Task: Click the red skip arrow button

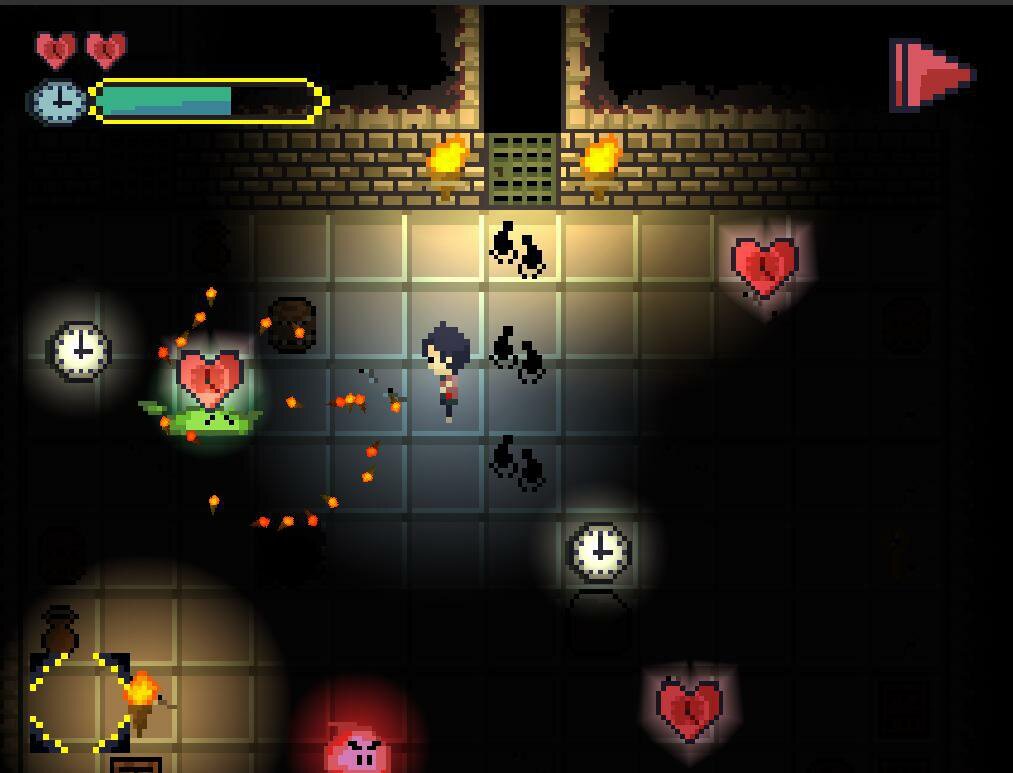Action: click(932, 74)
